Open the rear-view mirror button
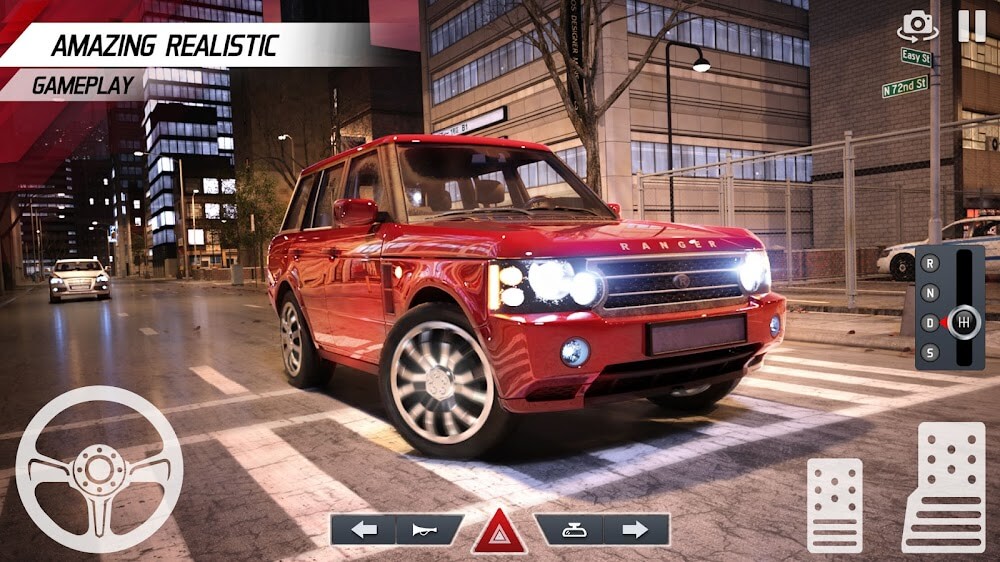This screenshot has width=1000, height=562. [567, 529]
